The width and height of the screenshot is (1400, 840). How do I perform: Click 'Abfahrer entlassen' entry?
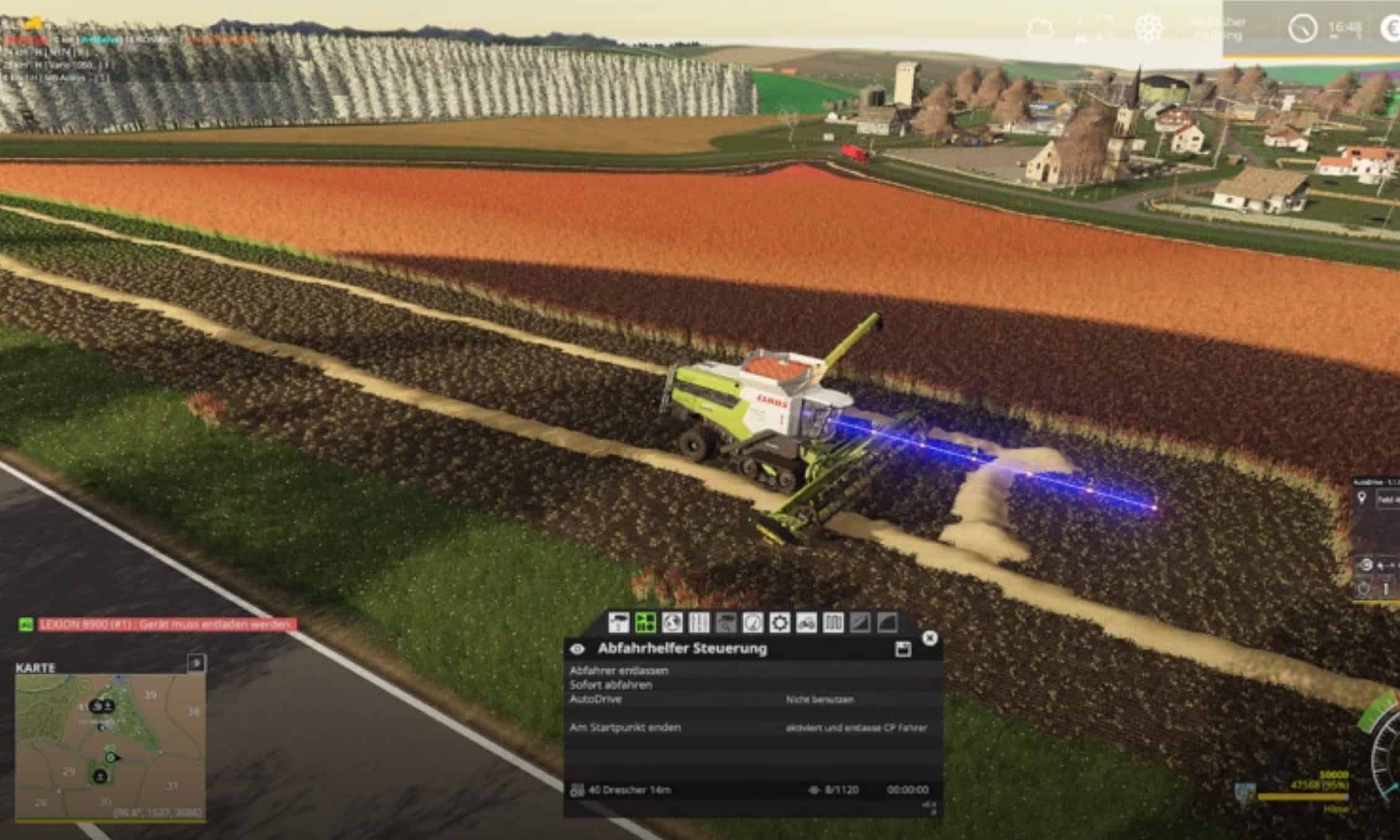[619, 671]
